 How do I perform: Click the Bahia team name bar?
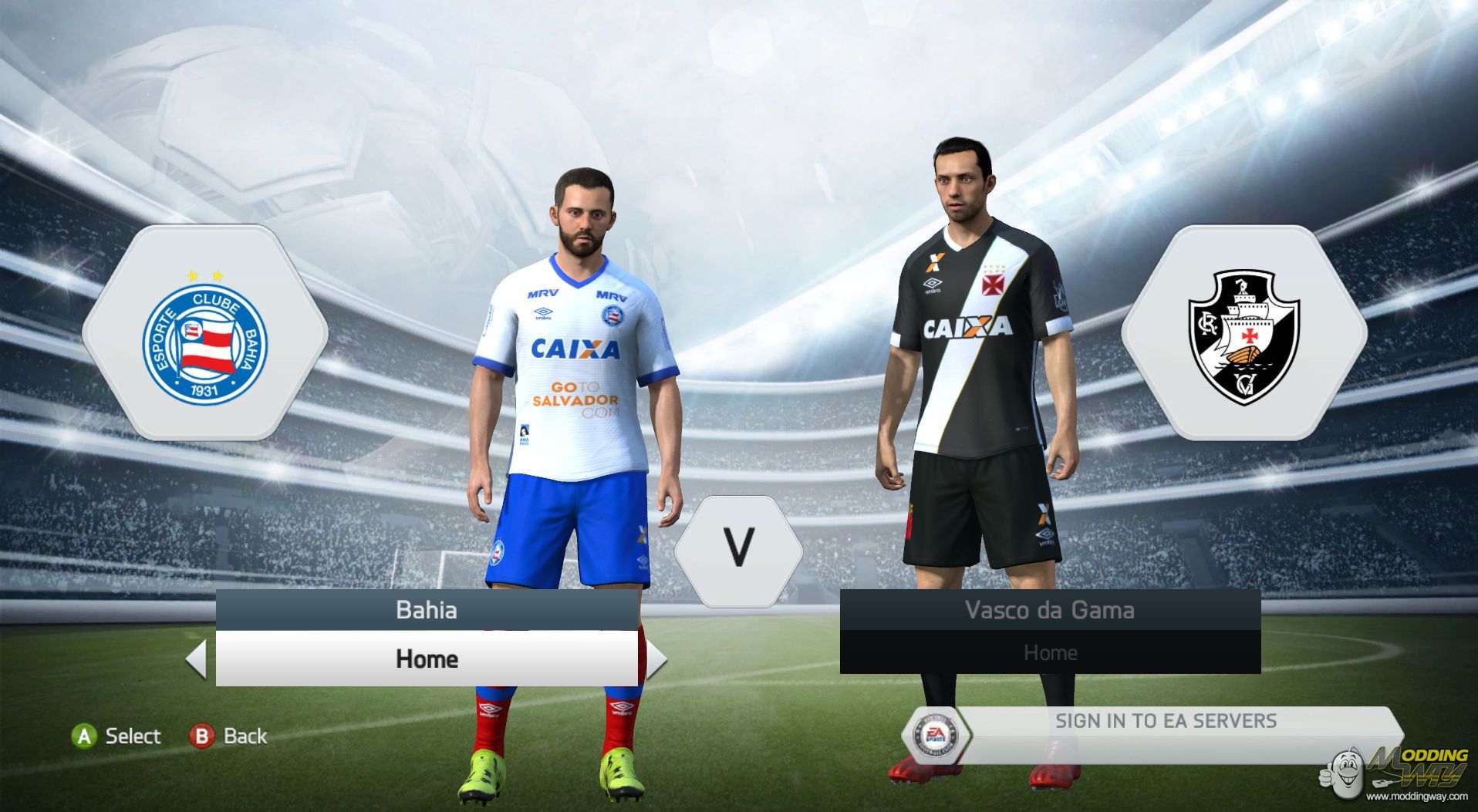[x=427, y=610]
